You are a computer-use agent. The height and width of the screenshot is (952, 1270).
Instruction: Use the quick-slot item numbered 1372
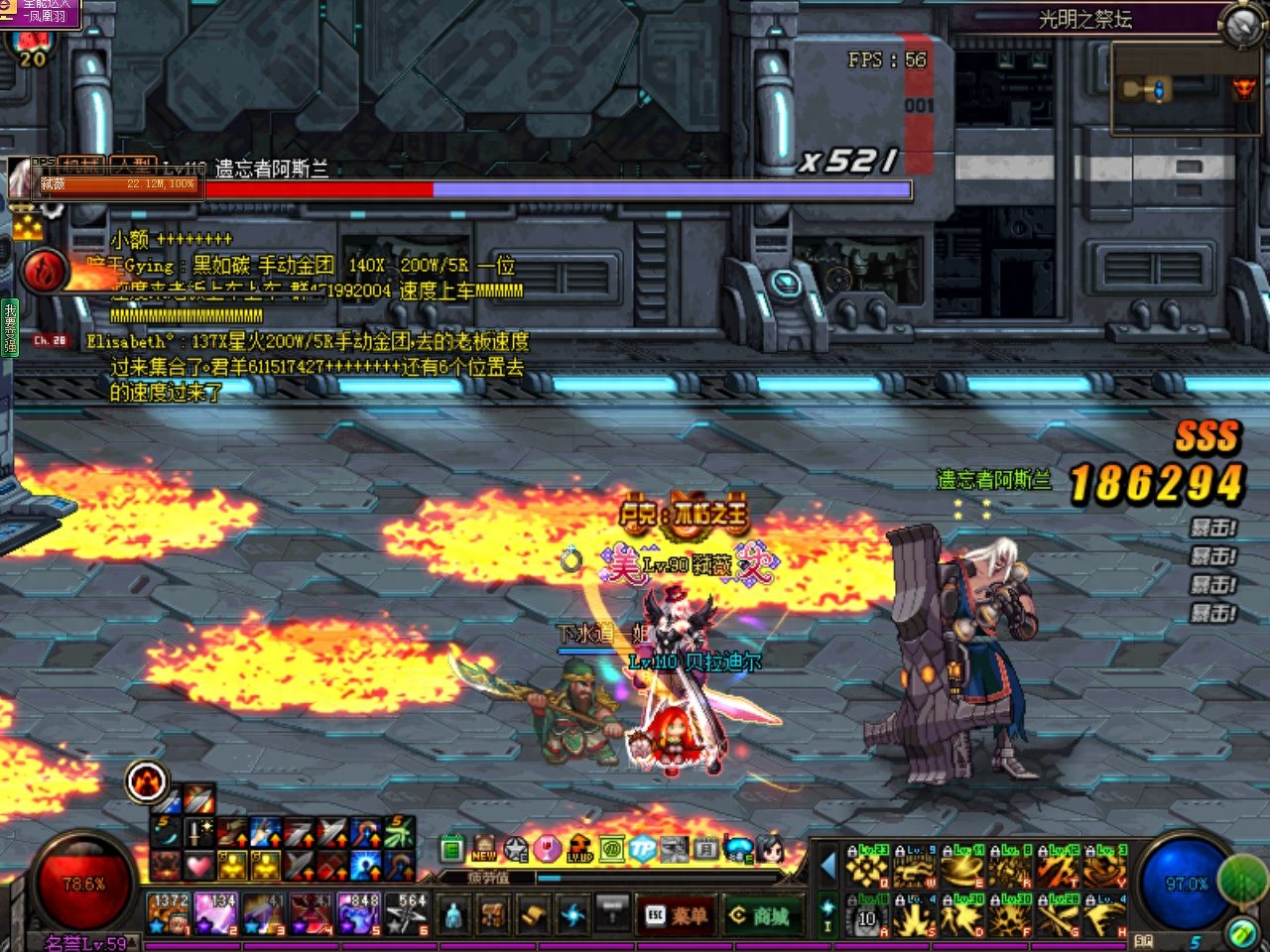170,913
